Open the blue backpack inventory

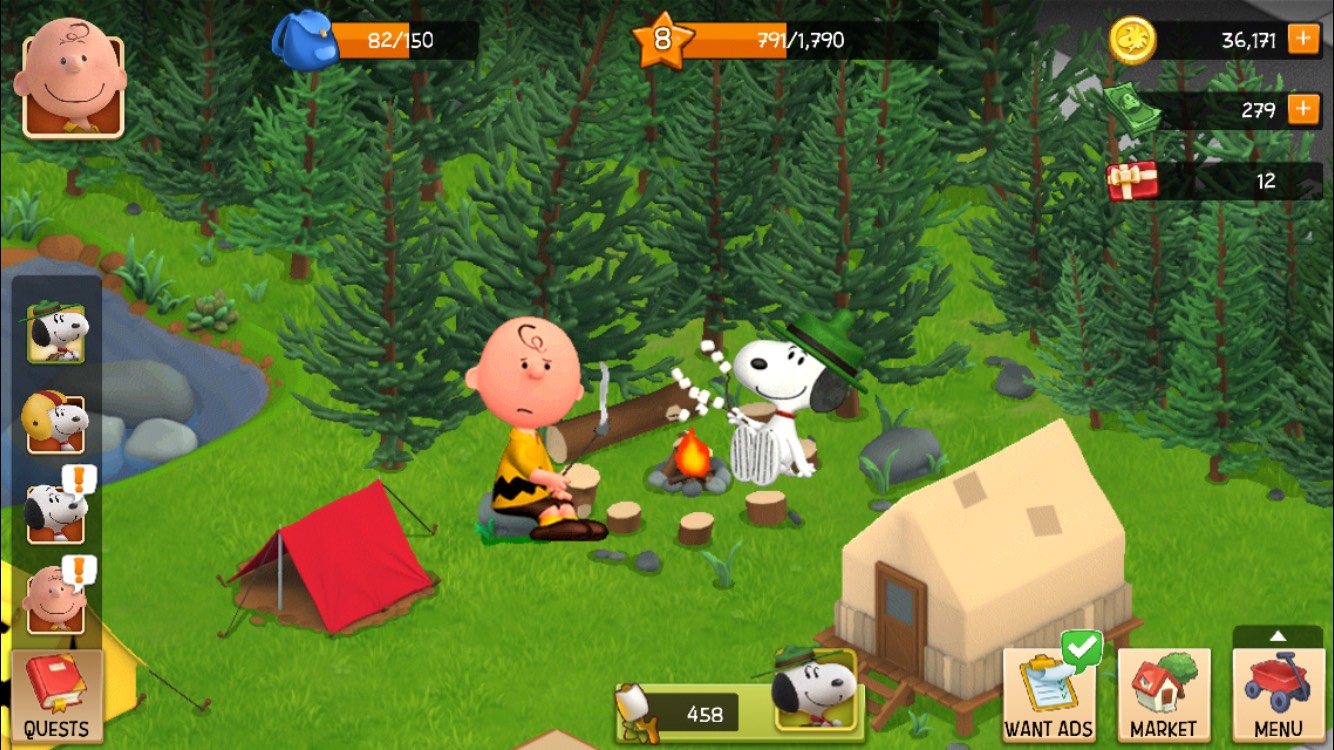(x=304, y=40)
